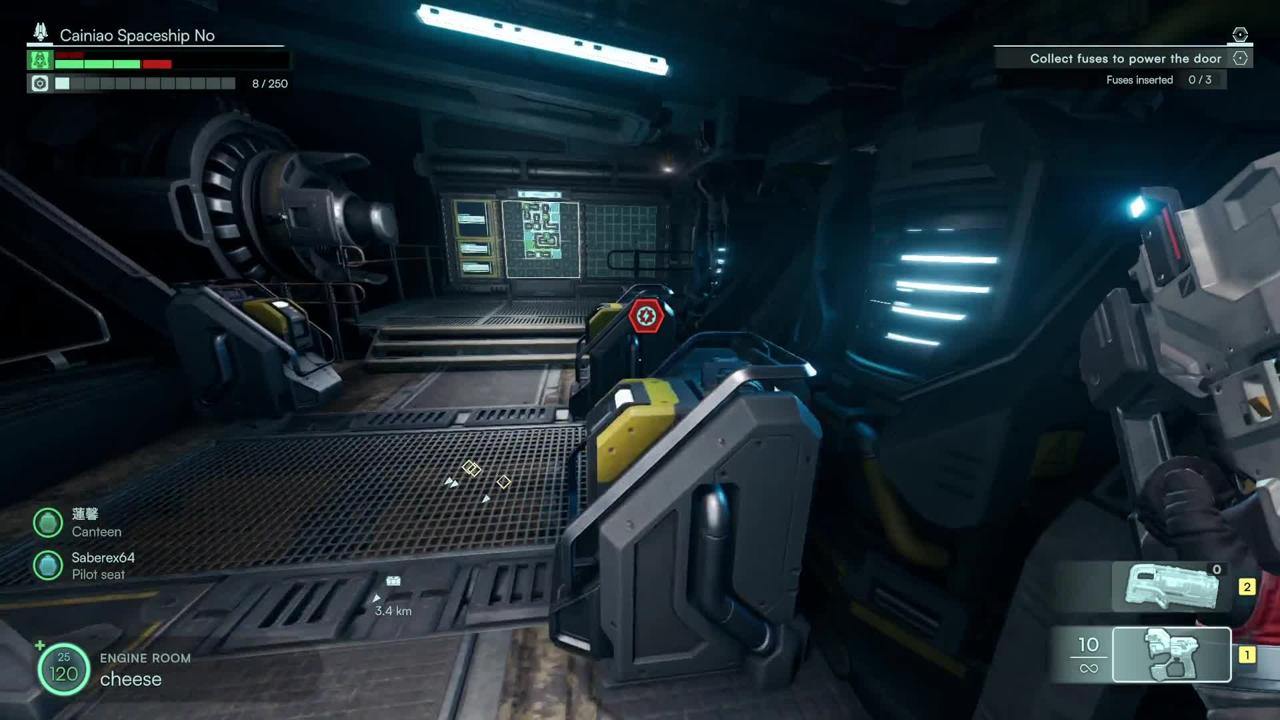
Task: Select the teammate located in the Canteen
Action: pyautogui.click(x=48, y=522)
